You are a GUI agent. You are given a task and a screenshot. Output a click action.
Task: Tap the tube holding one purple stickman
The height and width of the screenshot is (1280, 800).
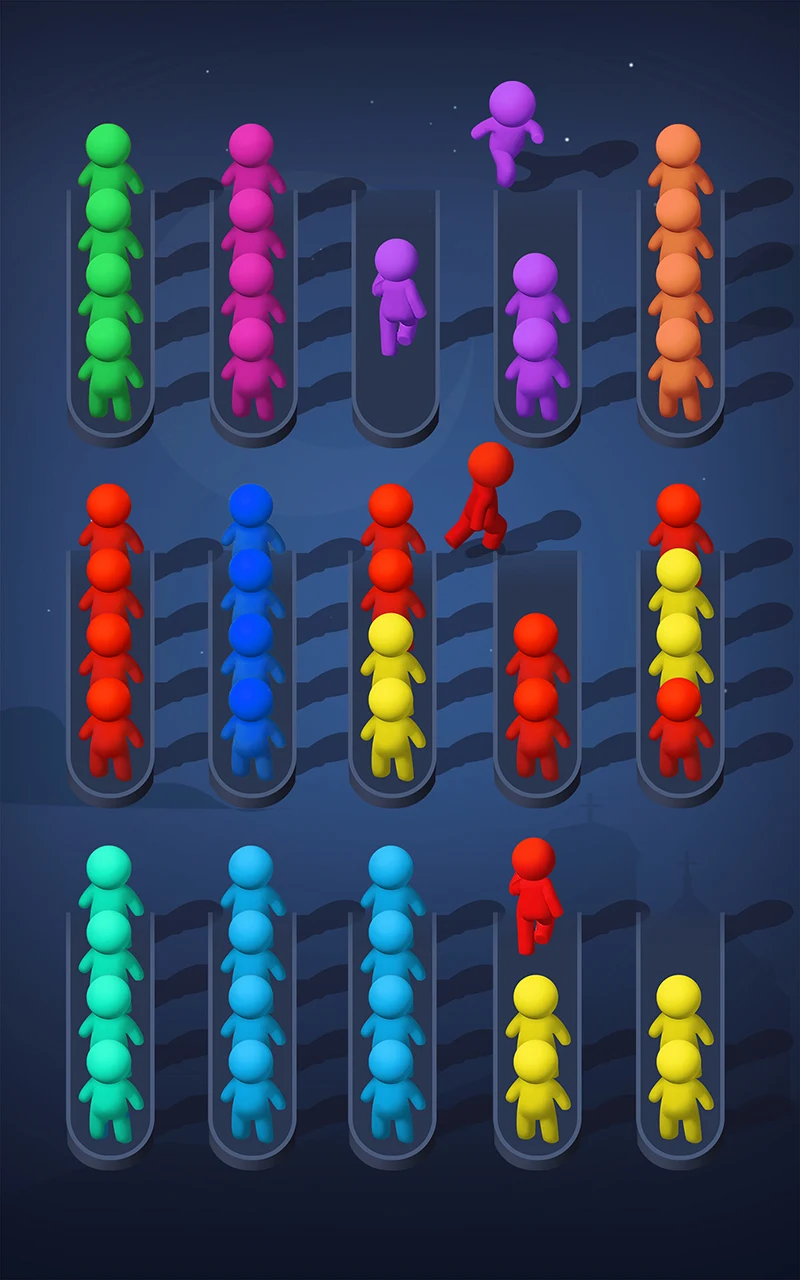coord(395,320)
